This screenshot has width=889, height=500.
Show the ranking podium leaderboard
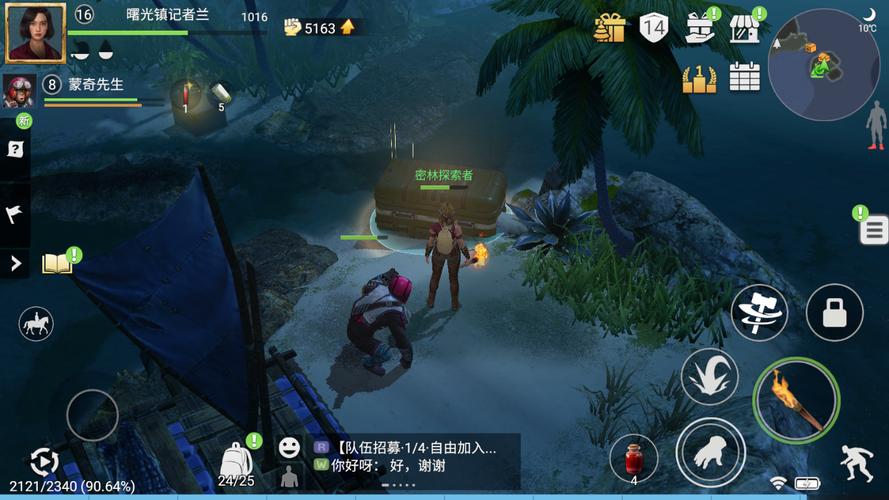tap(699, 77)
